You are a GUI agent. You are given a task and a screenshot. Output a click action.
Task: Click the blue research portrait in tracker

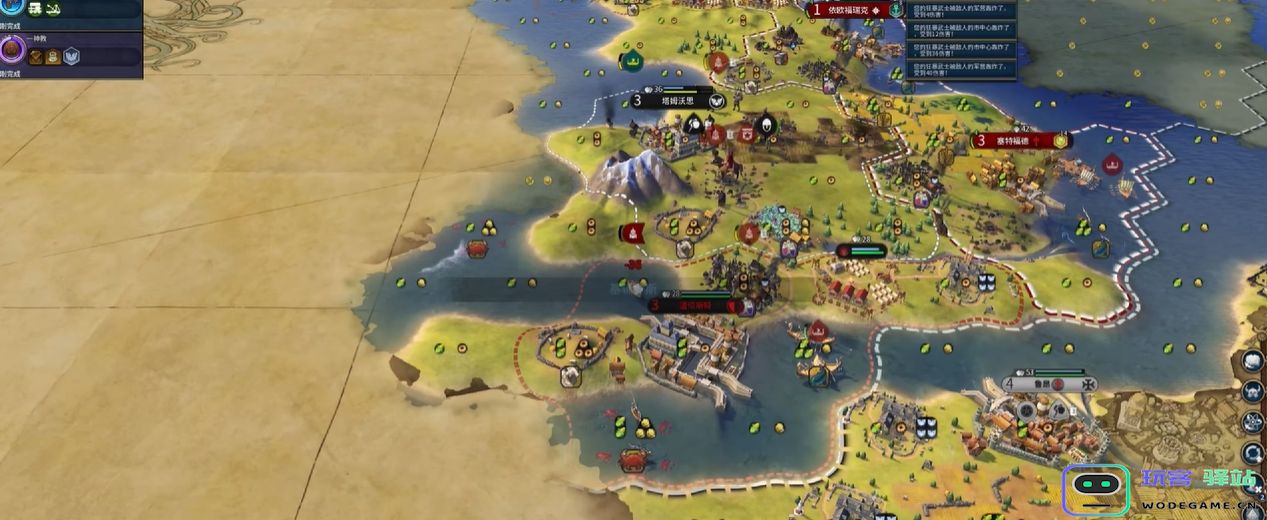[12, 8]
